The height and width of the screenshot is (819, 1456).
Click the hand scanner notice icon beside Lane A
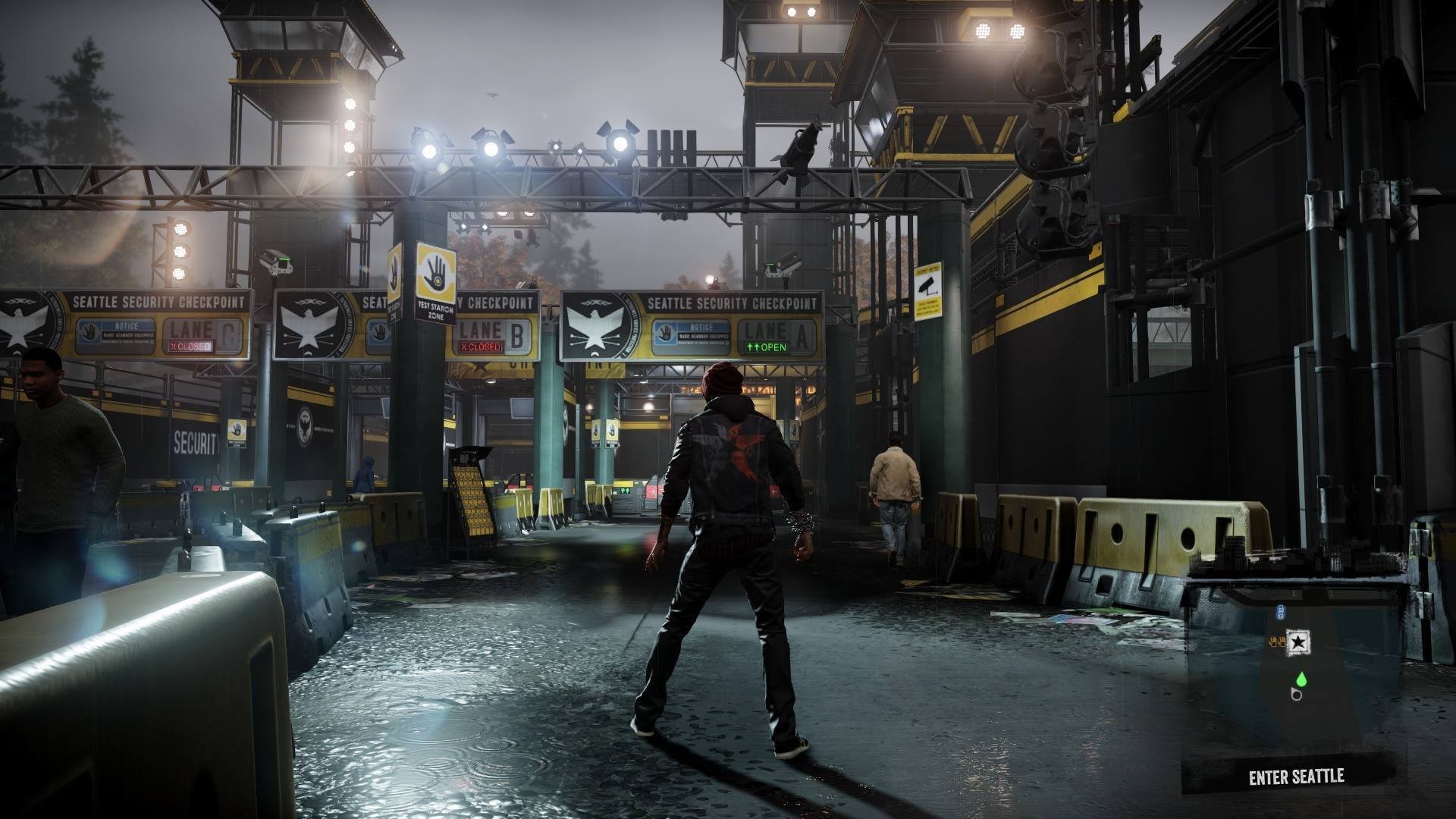[665, 334]
